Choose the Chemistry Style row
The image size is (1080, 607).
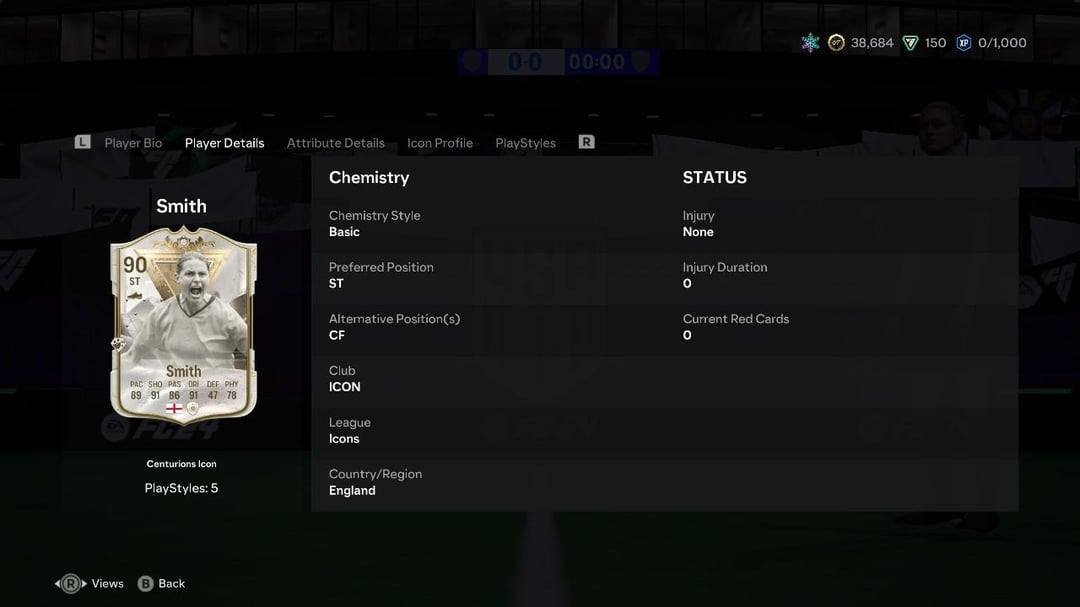tap(490, 224)
